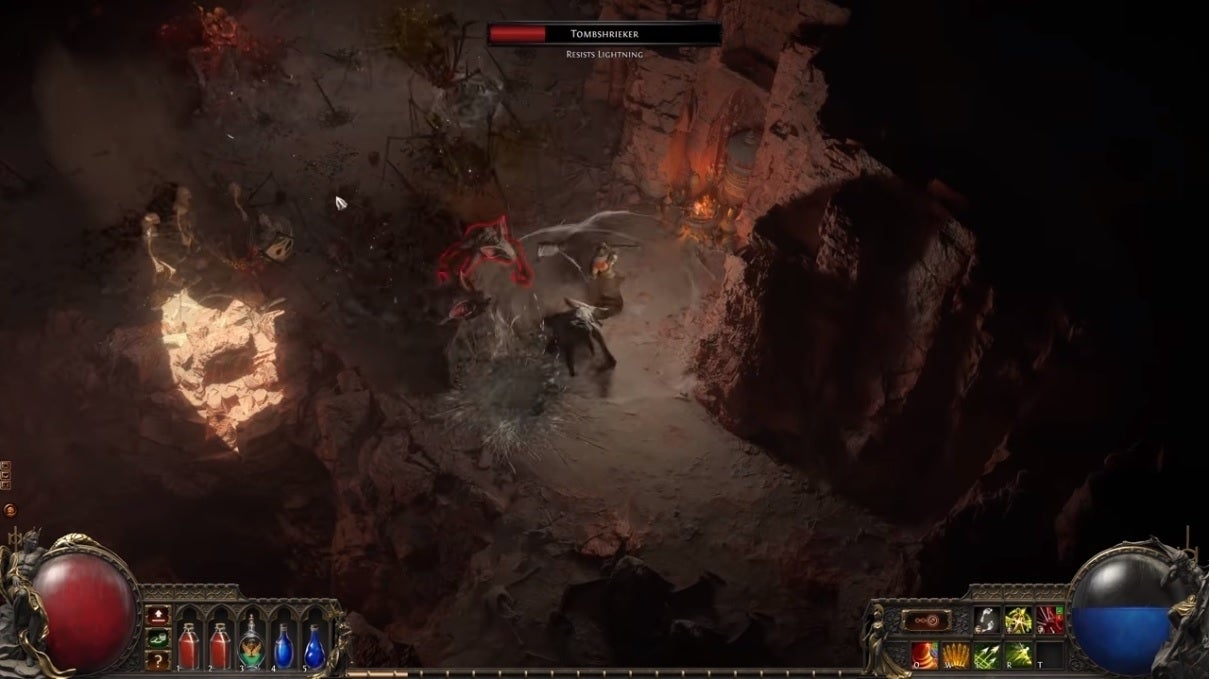Trigger the green multi-arrow volley skill
The image size is (1210, 679).
987,655
